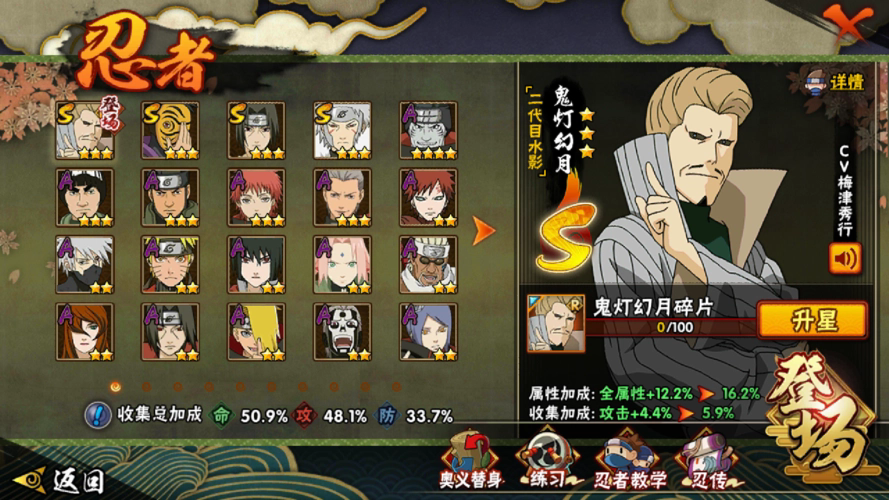Choose the blue-haired Konan portrait
Image resolution: width=889 pixels, height=500 pixels.
(x=429, y=332)
